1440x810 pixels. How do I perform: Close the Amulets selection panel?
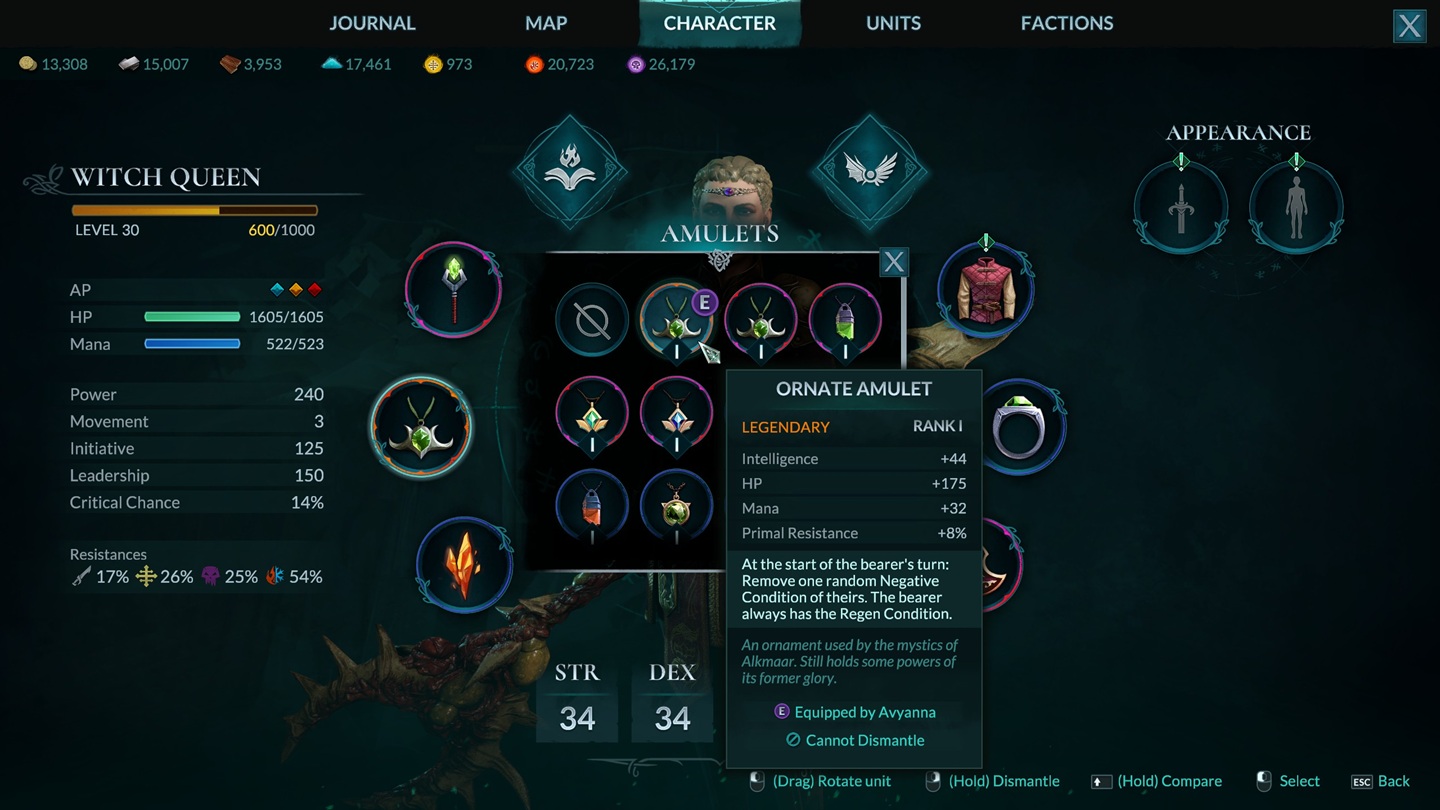click(893, 263)
